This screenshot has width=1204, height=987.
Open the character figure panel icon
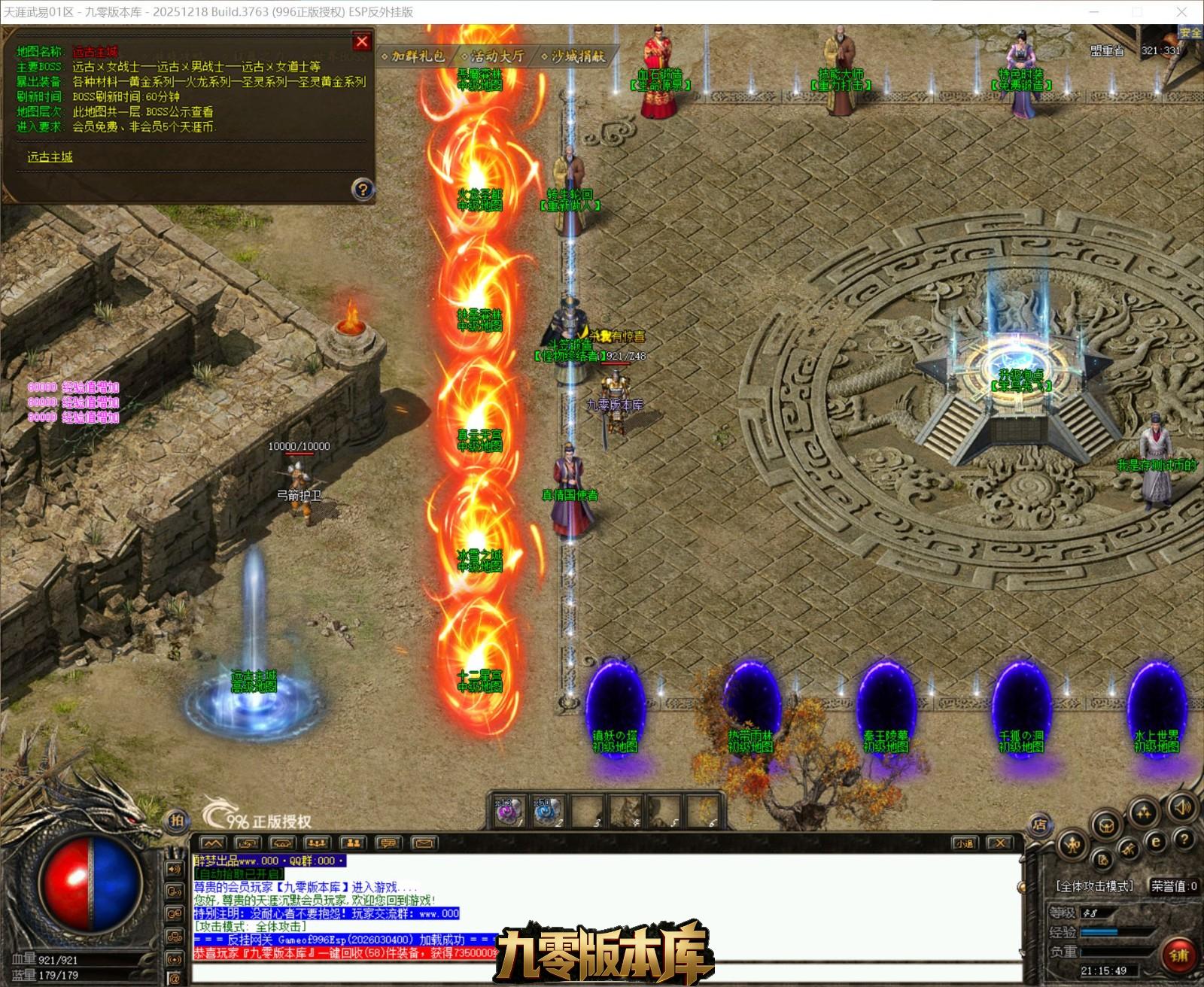click(1072, 846)
